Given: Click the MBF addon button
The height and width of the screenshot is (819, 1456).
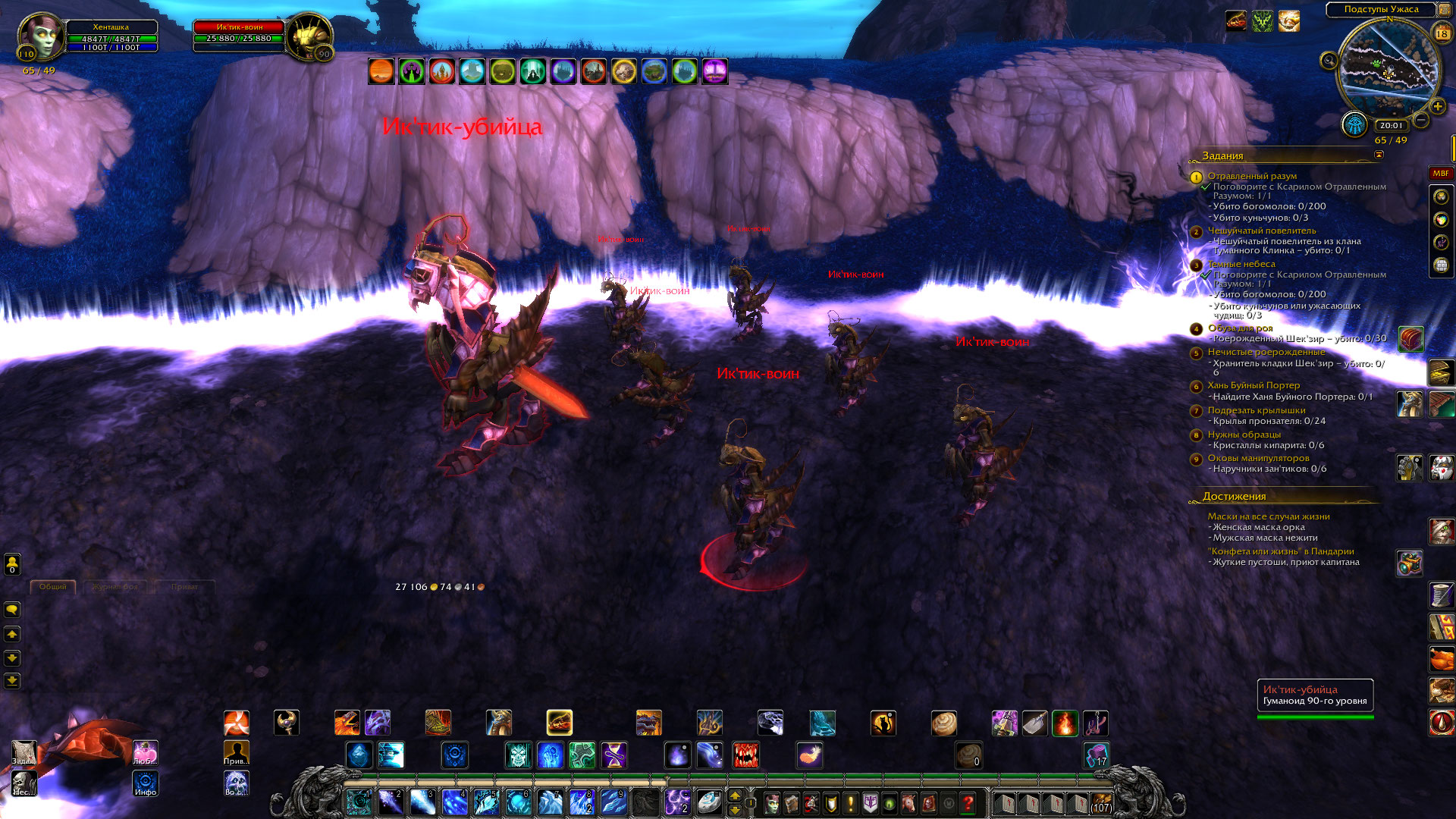Looking at the screenshot, I should tap(1440, 174).
